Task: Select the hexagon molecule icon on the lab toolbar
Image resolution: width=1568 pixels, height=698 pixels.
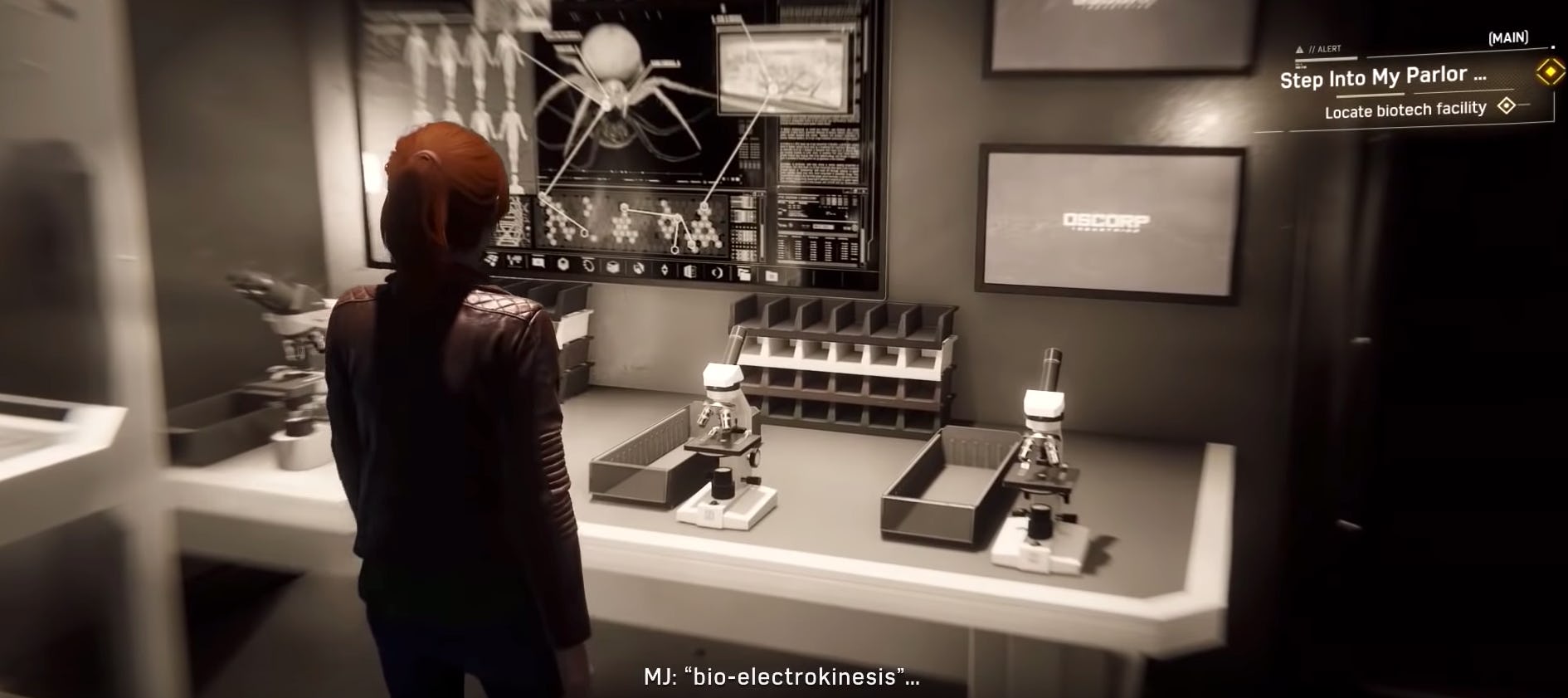Action: [562, 264]
